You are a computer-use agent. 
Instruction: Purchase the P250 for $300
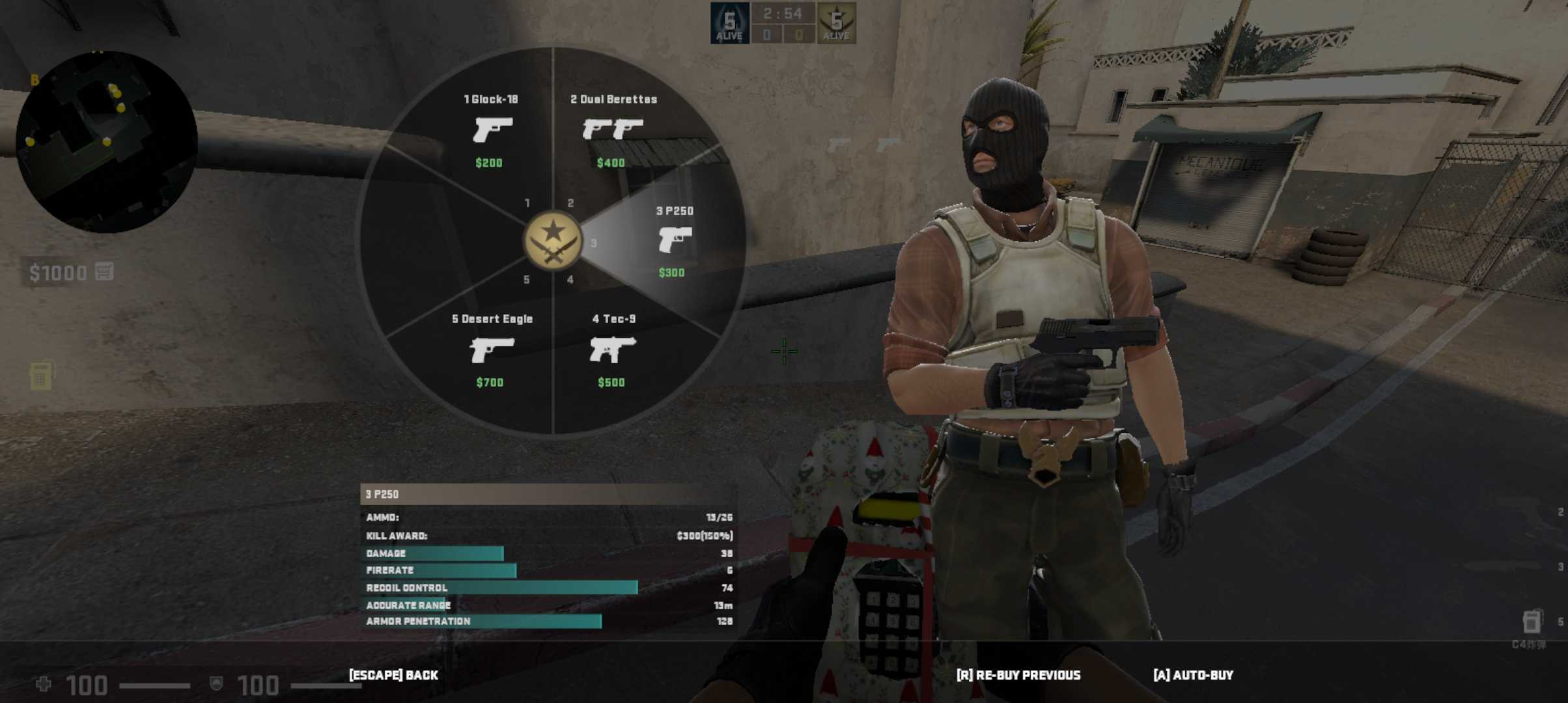(674, 241)
